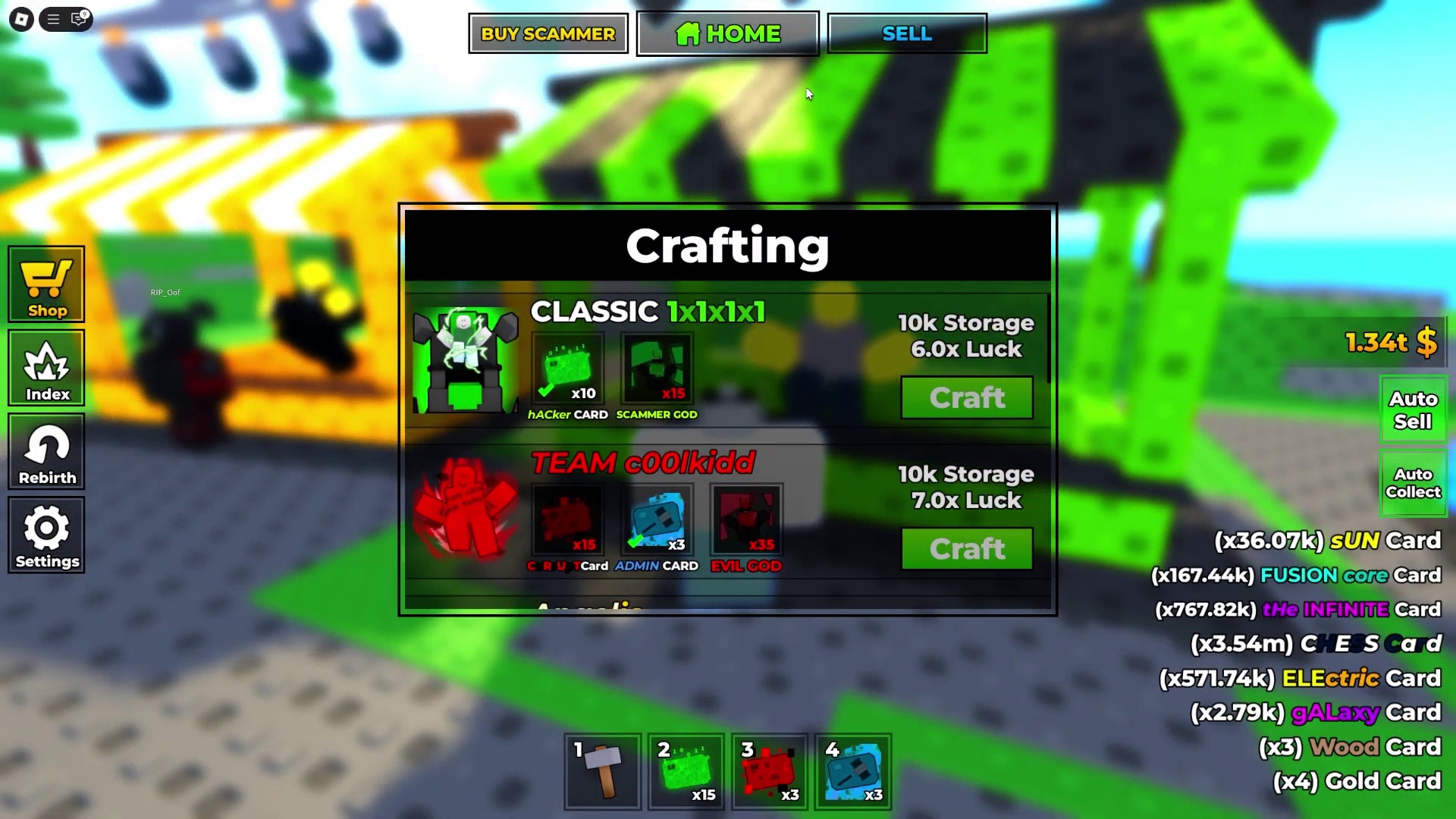Equip the red card in slot 3

[x=770, y=772]
